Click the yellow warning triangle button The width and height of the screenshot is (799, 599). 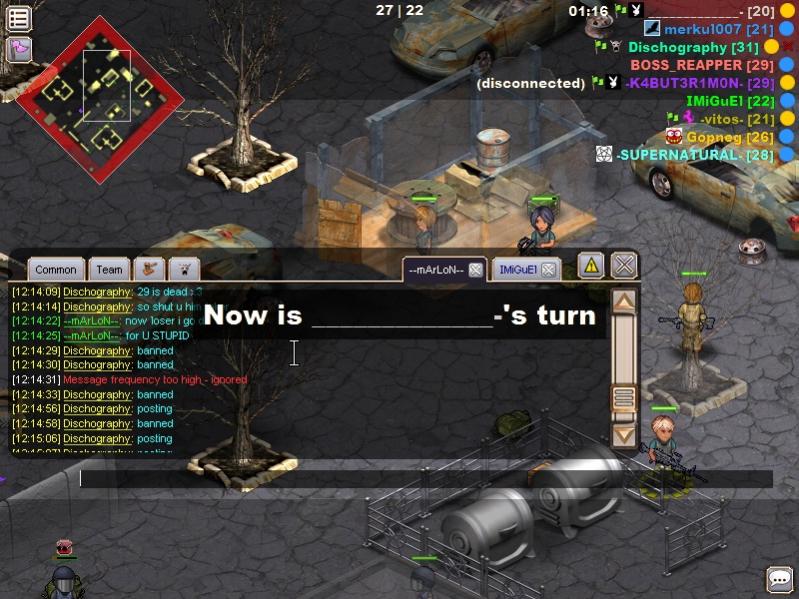point(591,265)
